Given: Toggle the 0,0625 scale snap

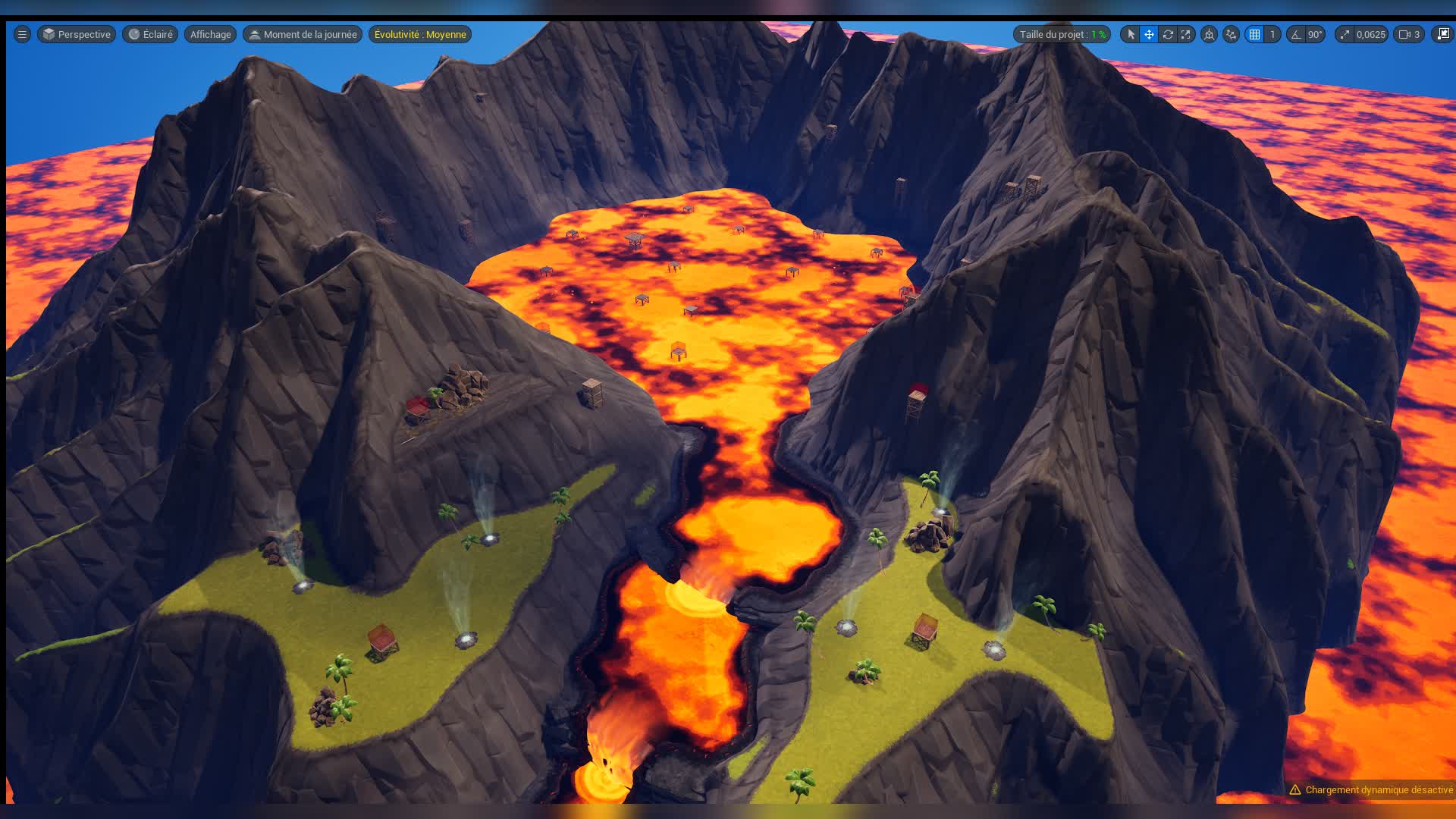Looking at the screenshot, I should pos(1344,34).
